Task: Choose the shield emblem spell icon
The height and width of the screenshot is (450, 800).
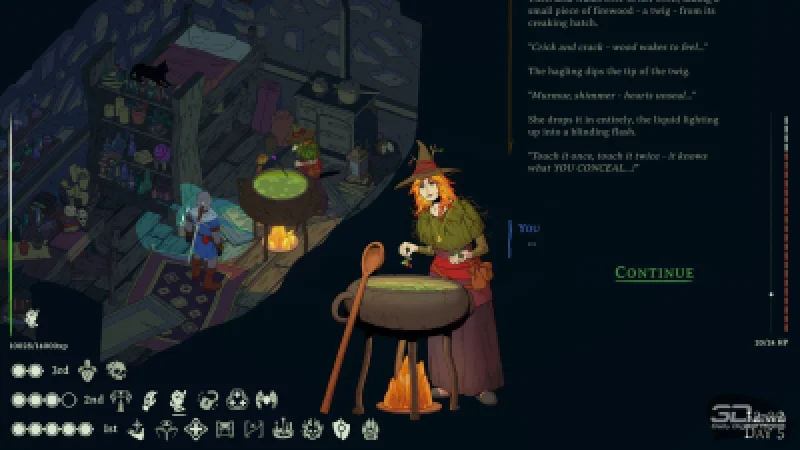Action: 340,429
